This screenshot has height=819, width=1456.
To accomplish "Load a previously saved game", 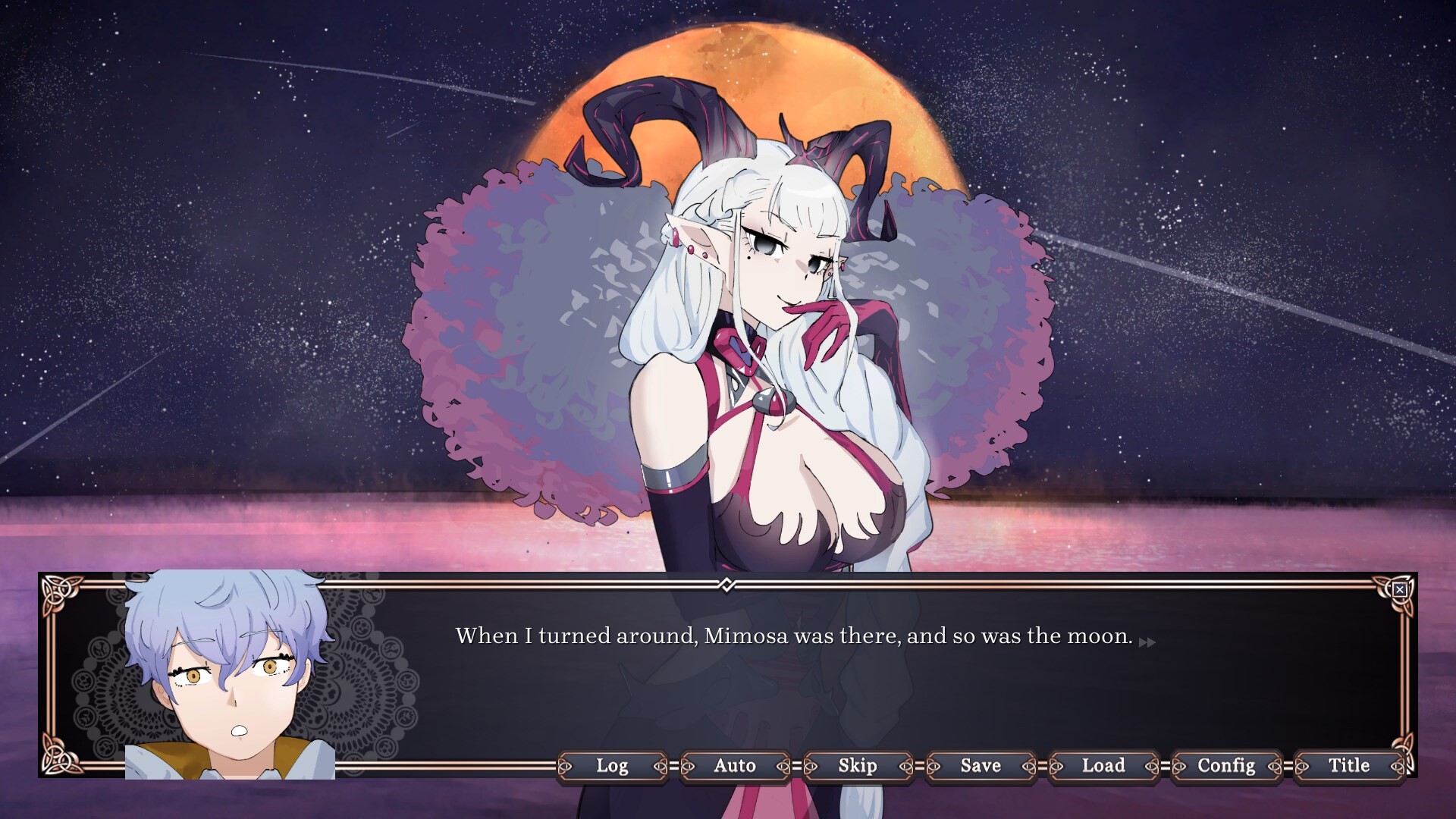I will coord(1103,766).
